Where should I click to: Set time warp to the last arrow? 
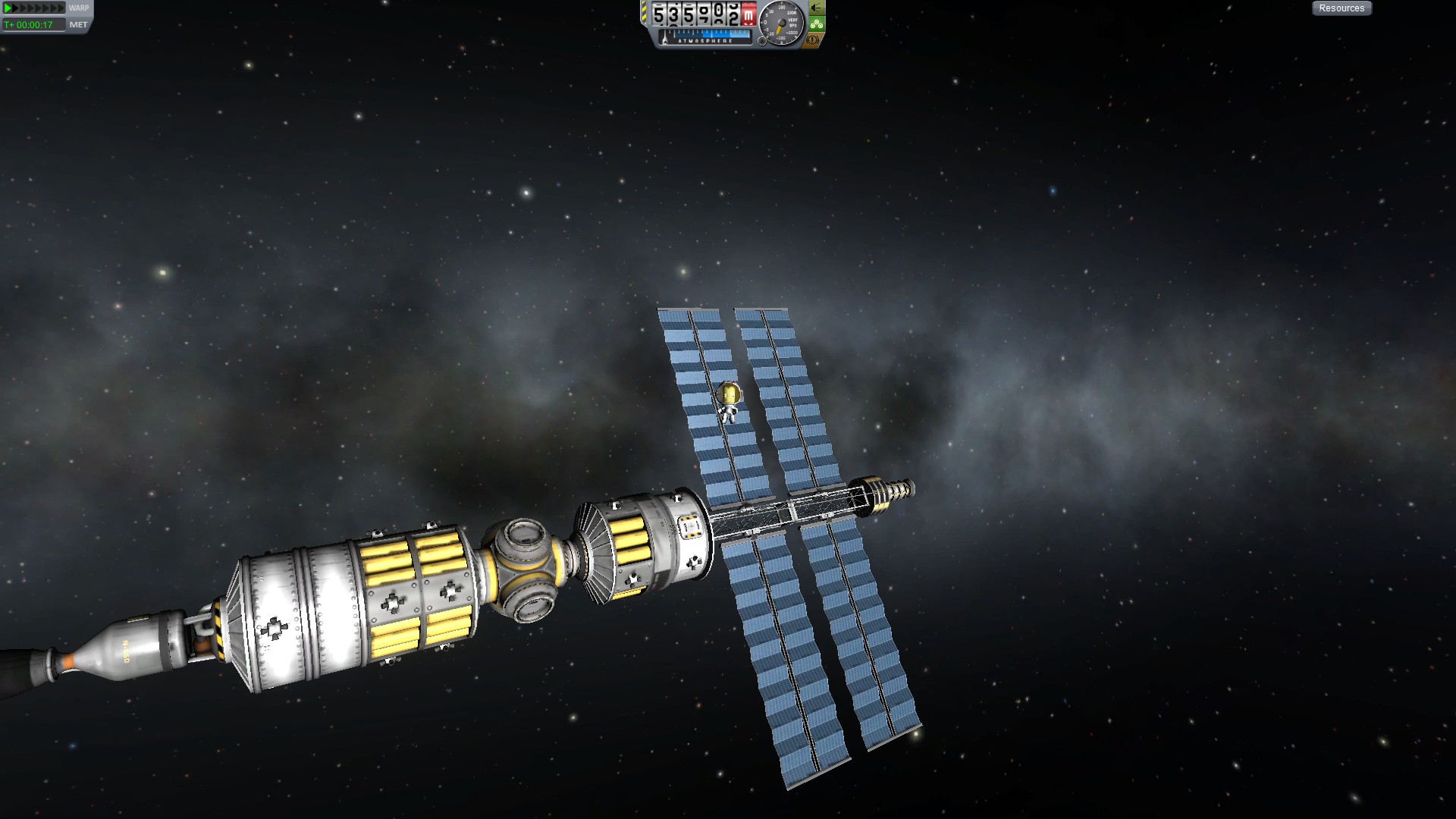click(61, 8)
